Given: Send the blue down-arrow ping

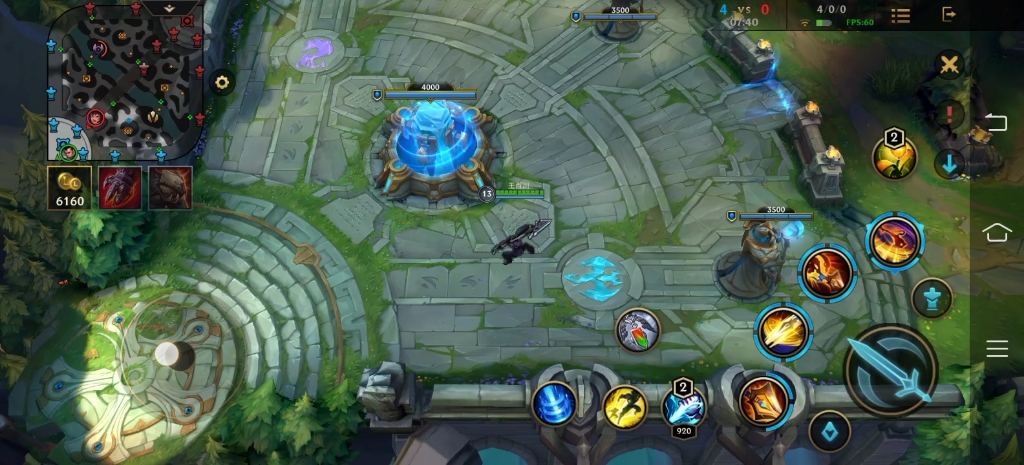Looking at the screenshot, I should (x=949, y=163).
